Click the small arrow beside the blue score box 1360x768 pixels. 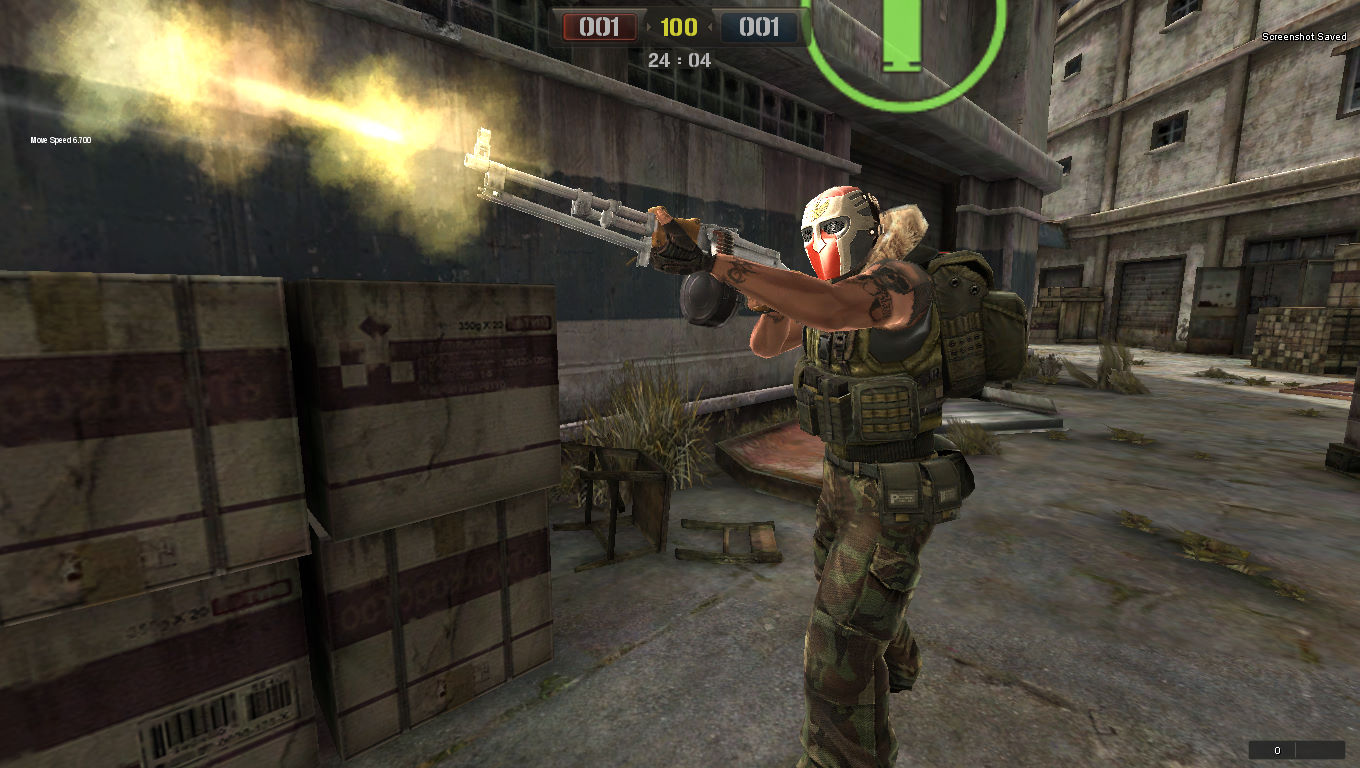click(x=710, y=28)
